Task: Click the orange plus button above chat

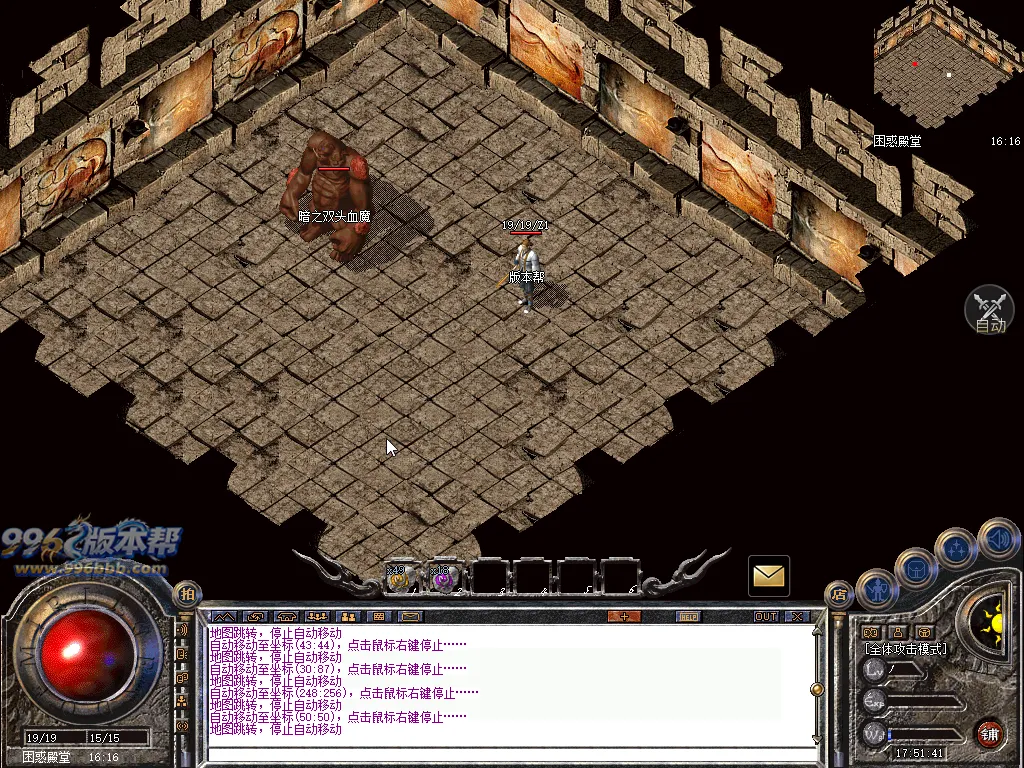Action: 624,616
